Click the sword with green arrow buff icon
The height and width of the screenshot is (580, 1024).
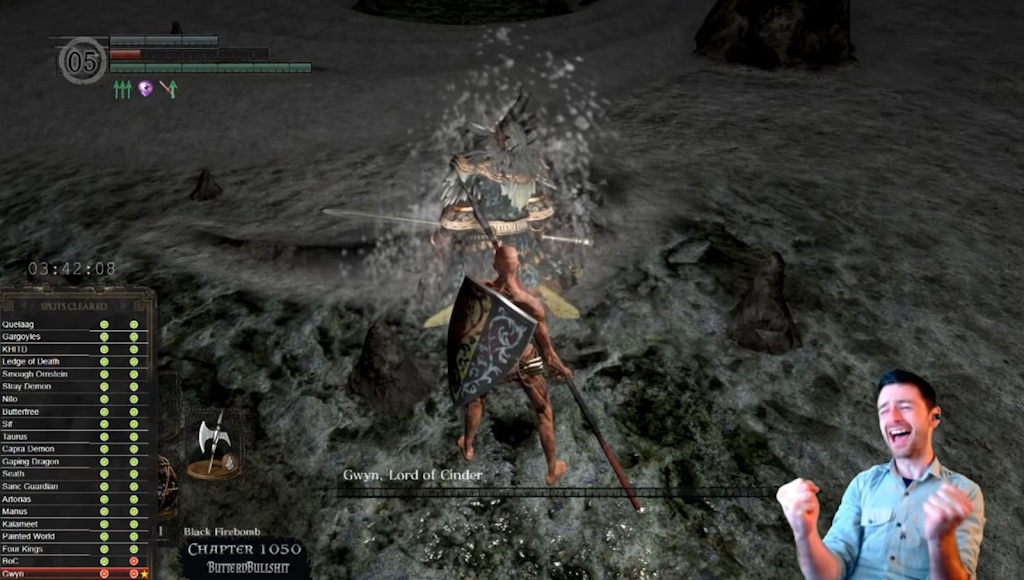coord(168,89)
